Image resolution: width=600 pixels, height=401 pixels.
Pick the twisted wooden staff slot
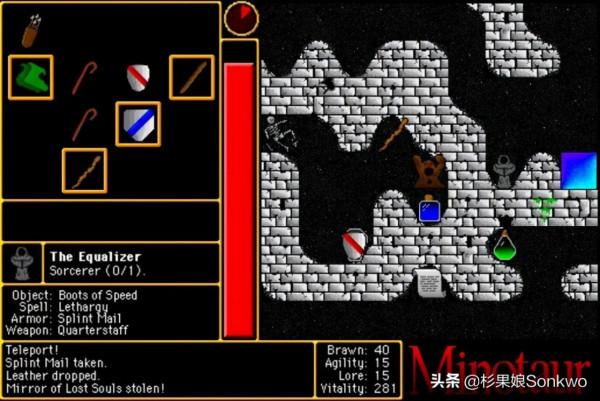pyautogui.click(x=85, y=170)
